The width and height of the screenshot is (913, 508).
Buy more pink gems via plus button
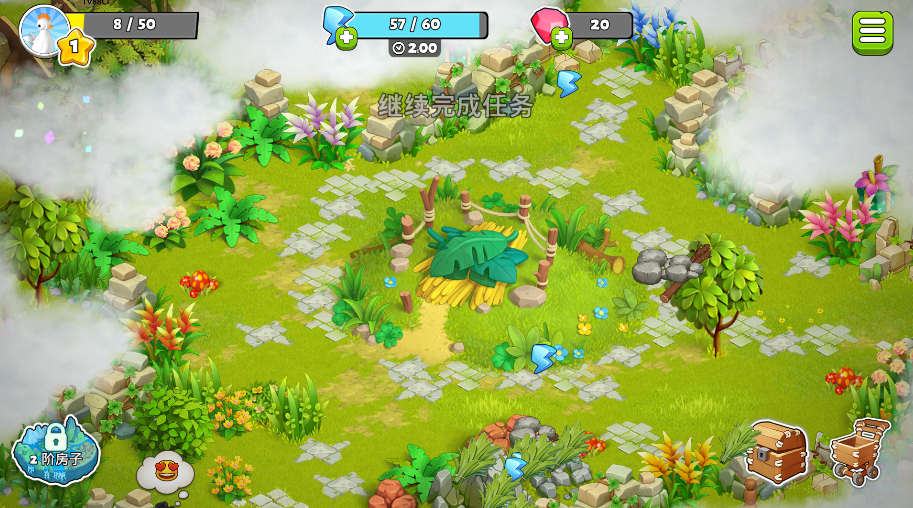tap(561, 39)
